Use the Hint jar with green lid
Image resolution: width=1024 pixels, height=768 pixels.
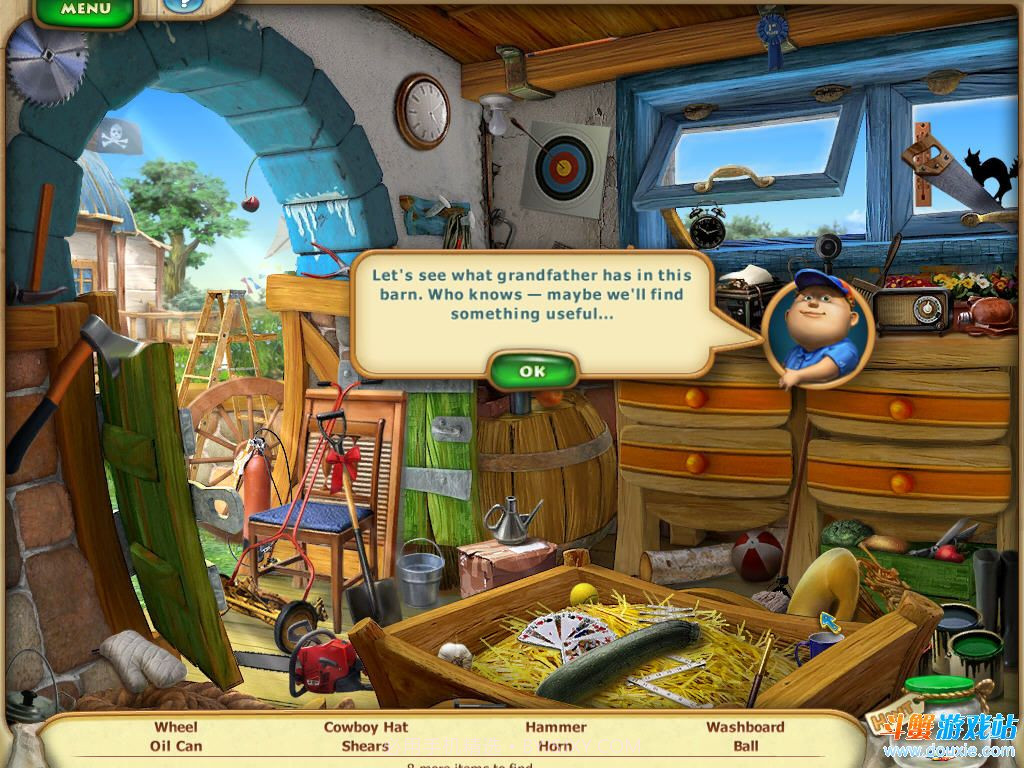click(x=942, y=712)
